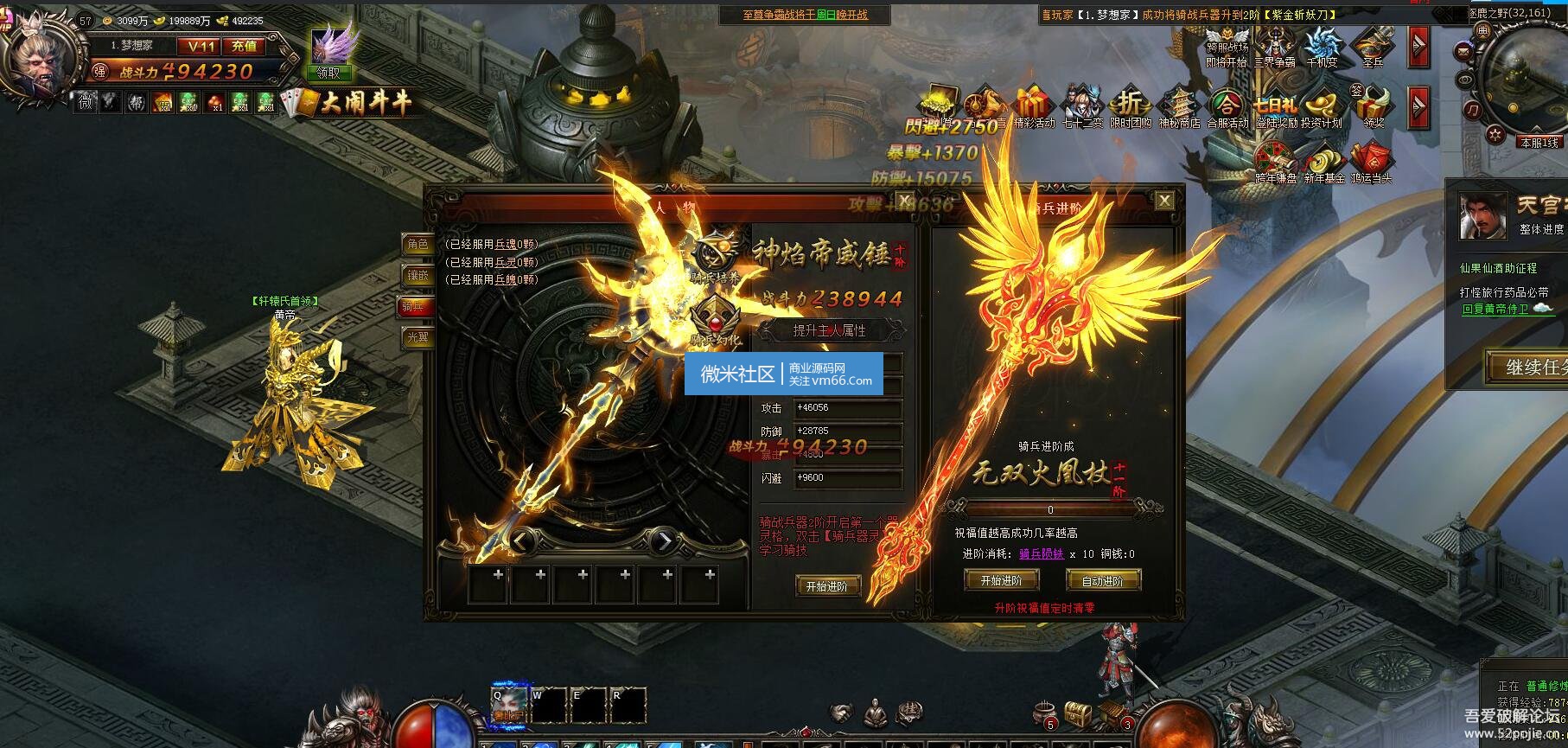Screen dimensions: 1568x748
Task: Show the previous weapon with the left arrow
Action: coord(519,542)
